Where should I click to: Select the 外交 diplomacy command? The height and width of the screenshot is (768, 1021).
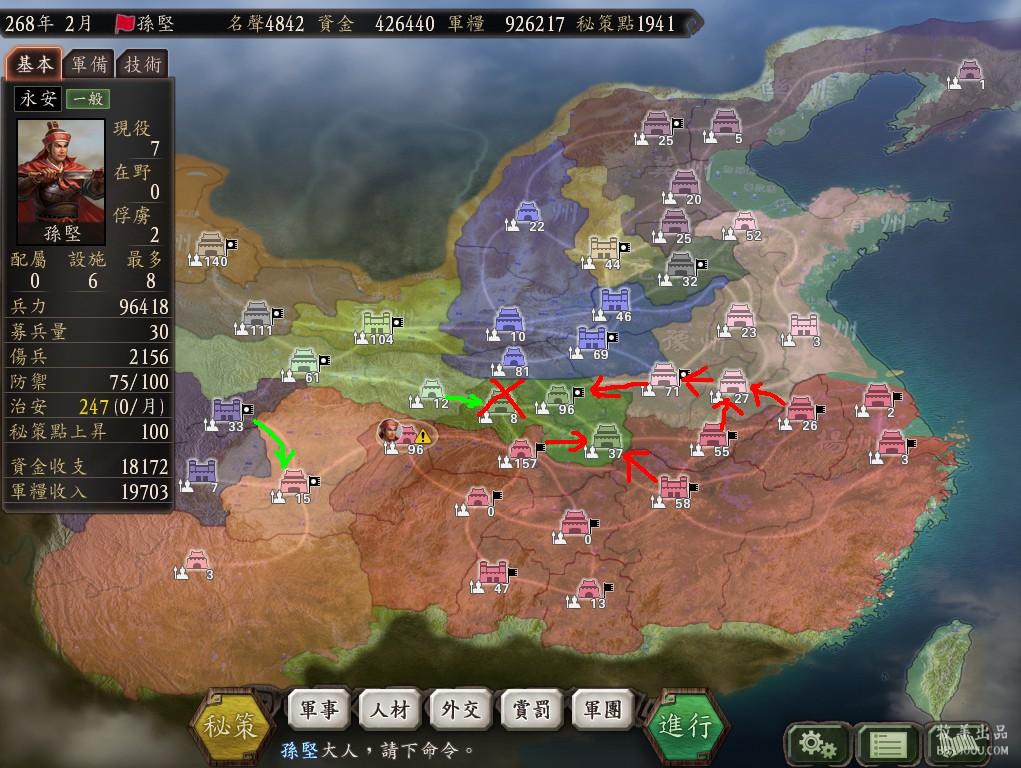click(x=461, y=710)
